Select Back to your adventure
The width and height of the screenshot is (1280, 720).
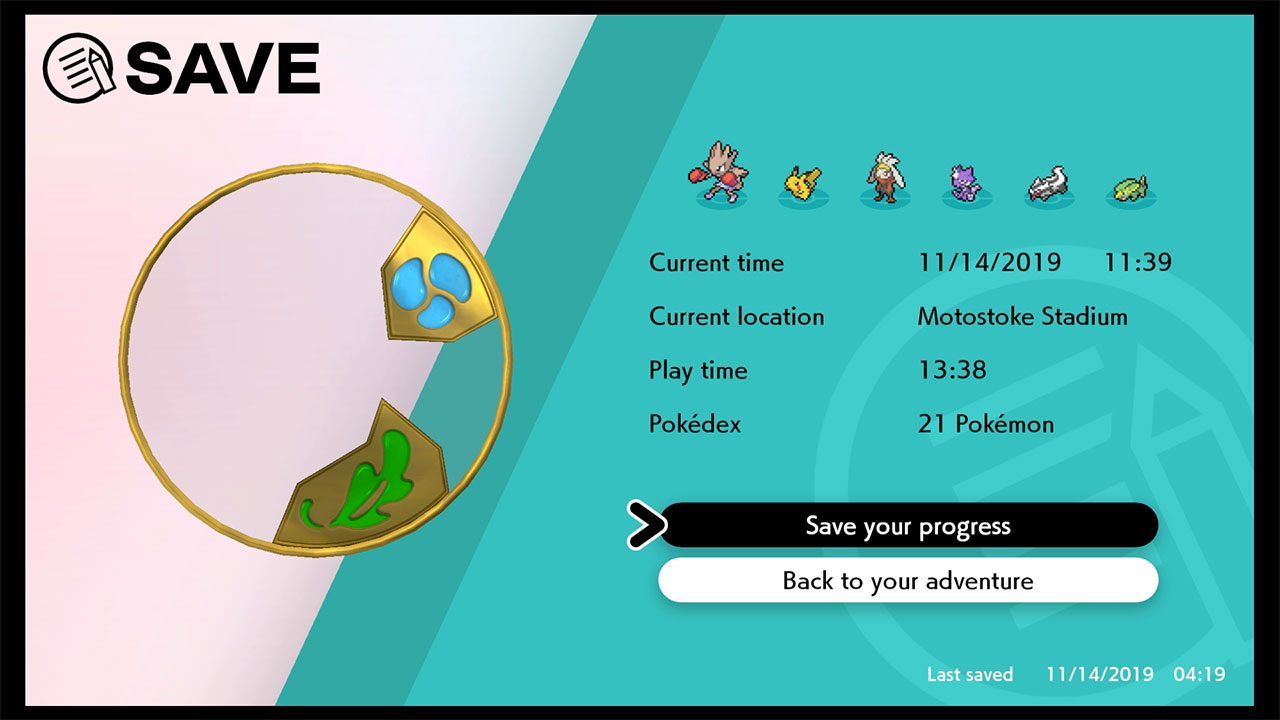908,580
